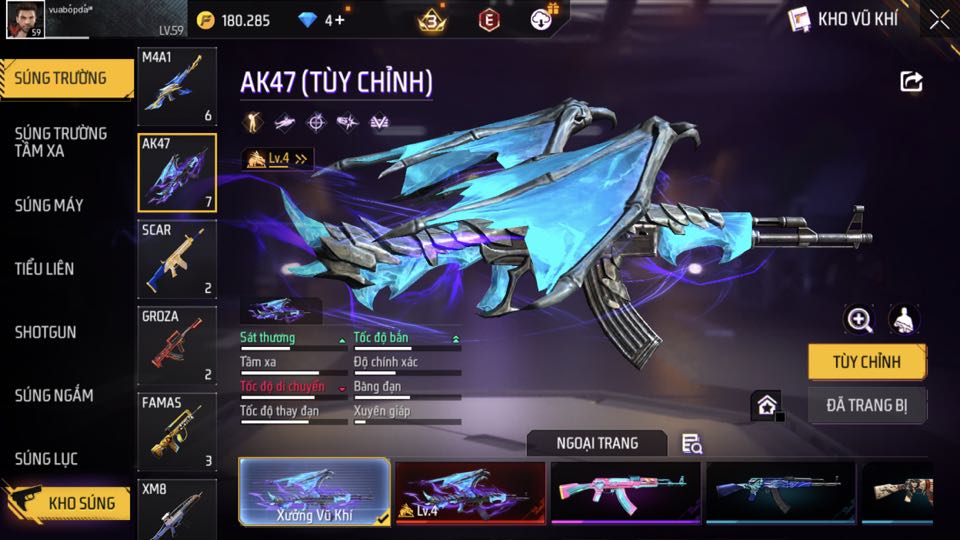Image resolution: width=960 pixels, height=540 pixels.
Task: Add diamonds with the plus button
Action: pyautogui.click(x=341, y=20)
